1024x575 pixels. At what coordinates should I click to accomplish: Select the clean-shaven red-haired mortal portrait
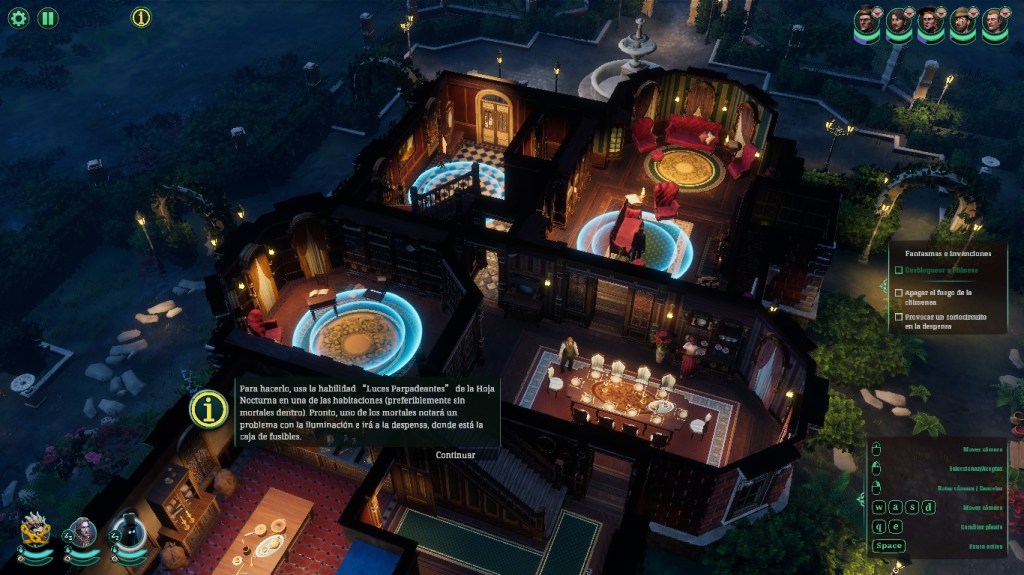pos(994,21)
